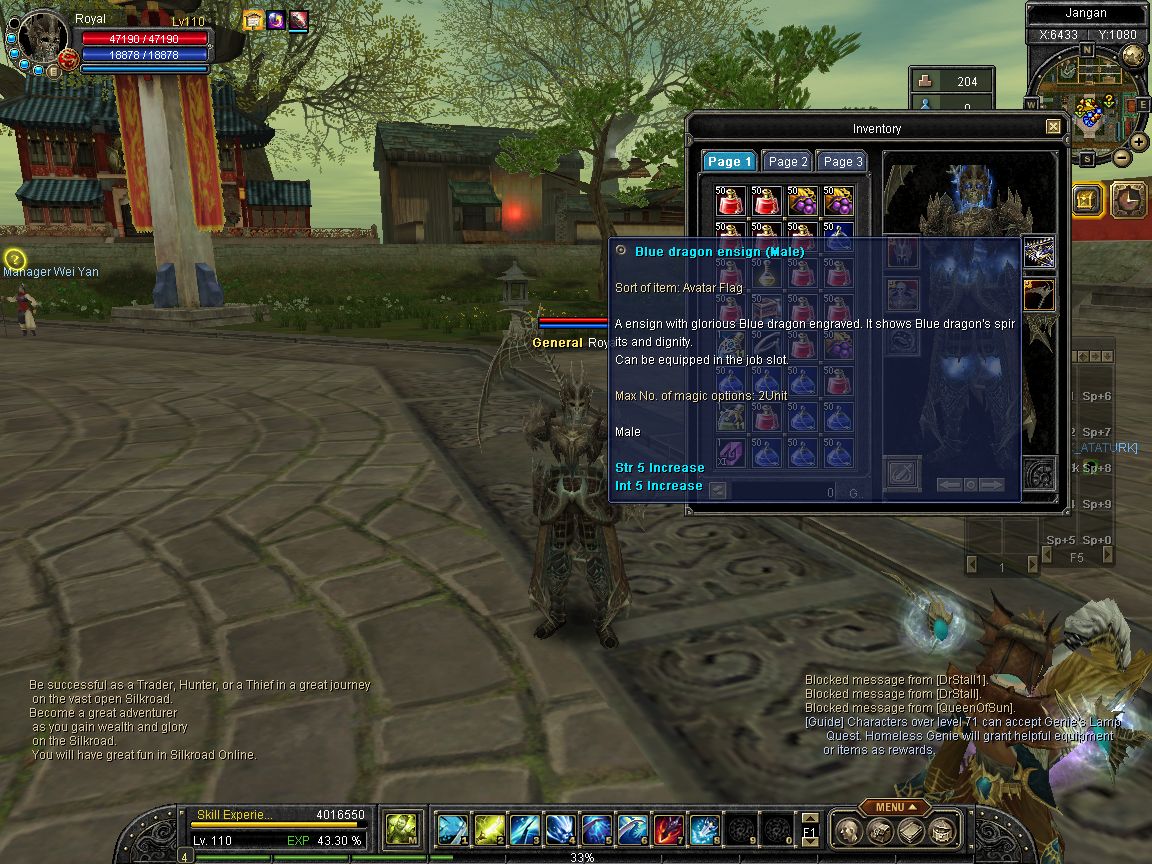This screenshot has height=864, width=1152.
Task: Switch to inventory Page 2
Action: point(788,161)
